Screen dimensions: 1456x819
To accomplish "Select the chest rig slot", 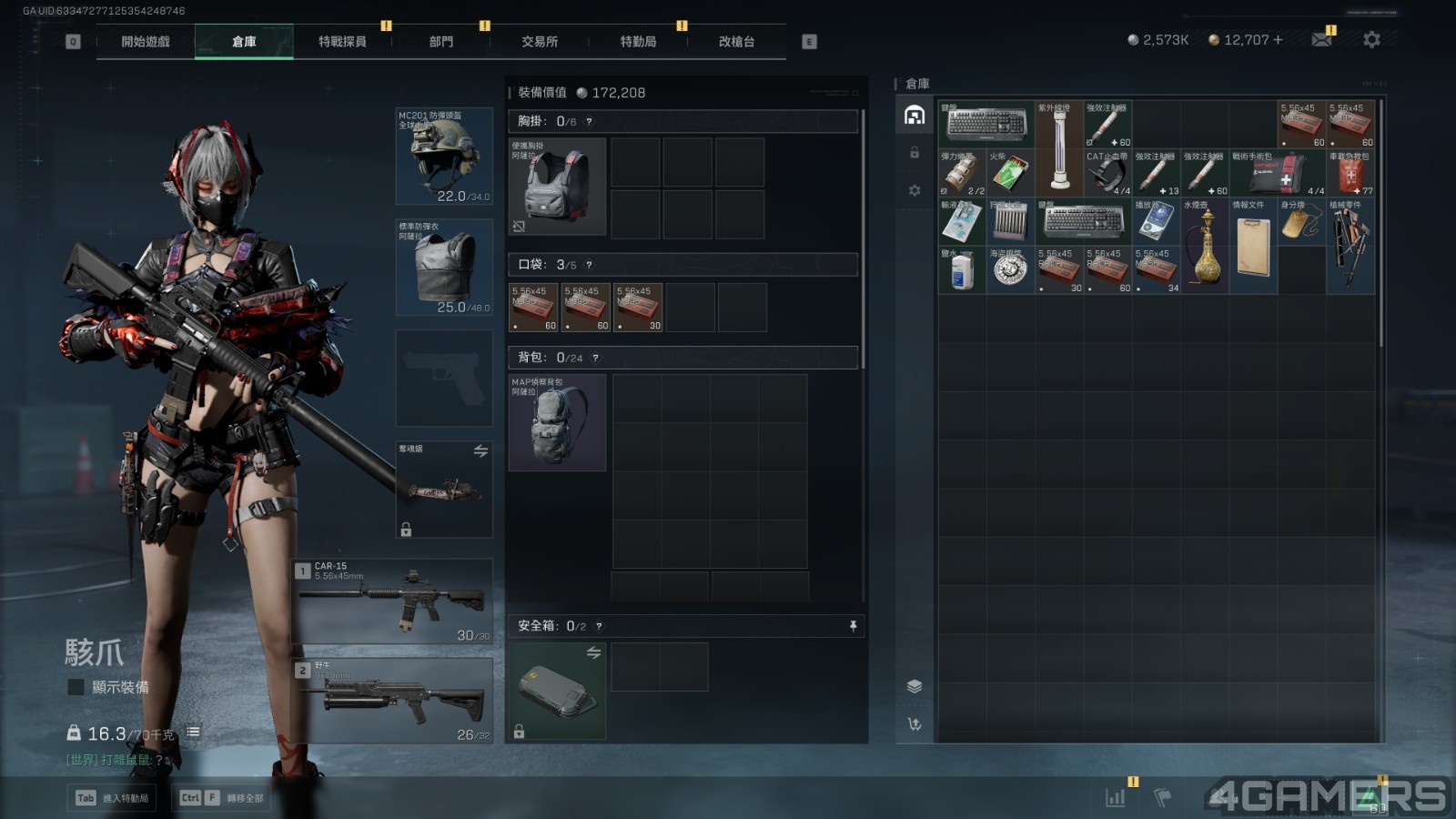I will click(557, 187).
